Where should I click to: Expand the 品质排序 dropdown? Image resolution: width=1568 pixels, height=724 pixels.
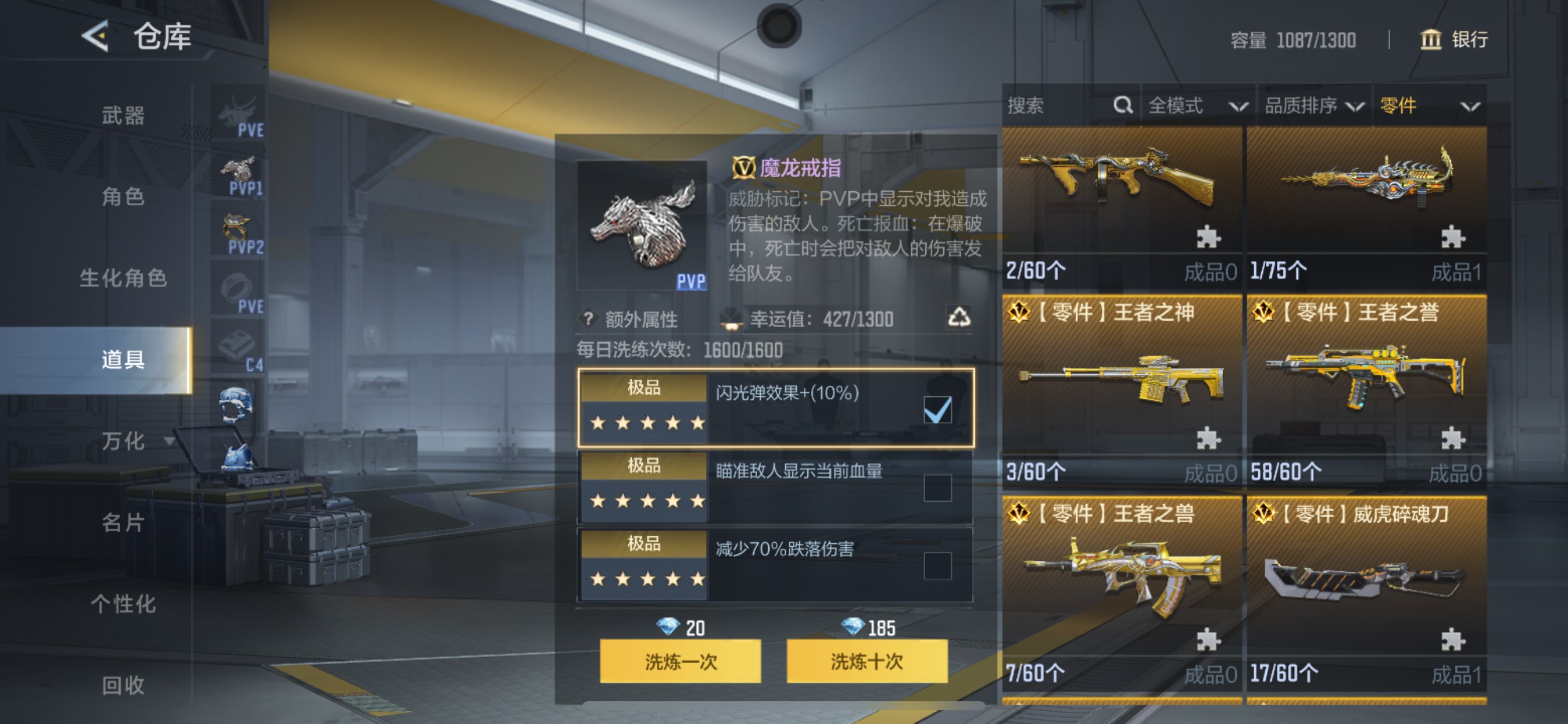1315,106
